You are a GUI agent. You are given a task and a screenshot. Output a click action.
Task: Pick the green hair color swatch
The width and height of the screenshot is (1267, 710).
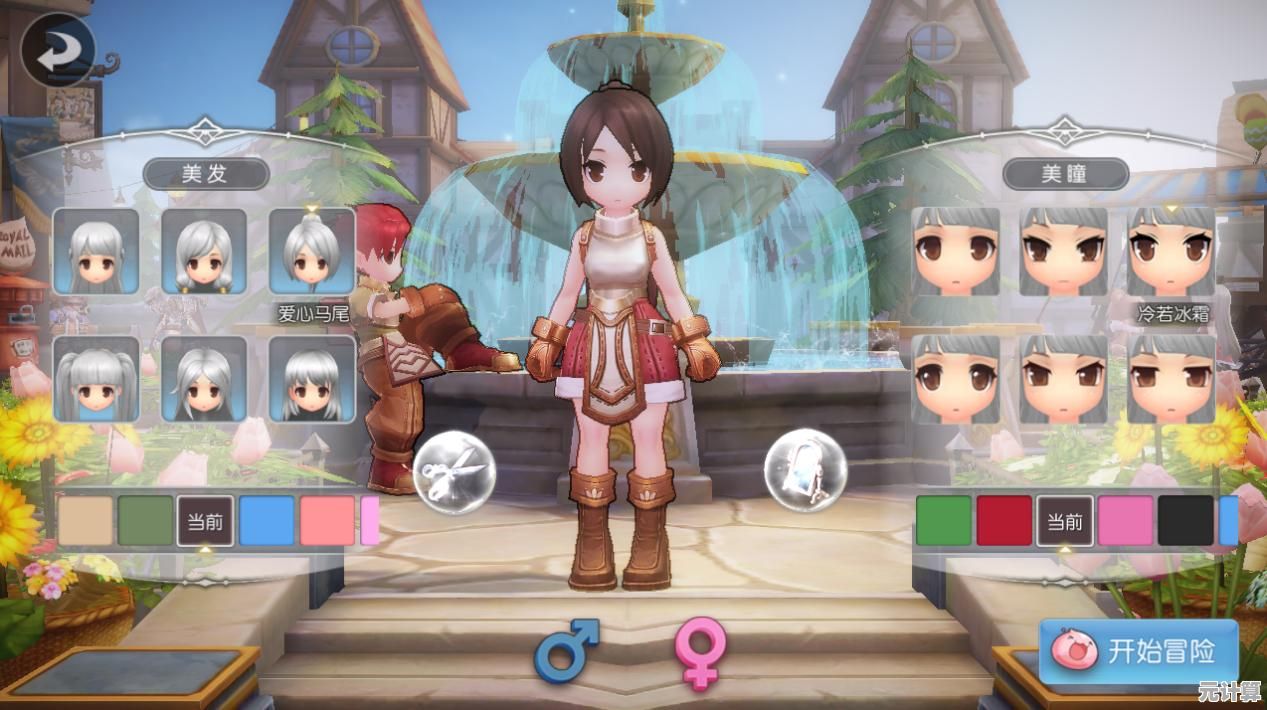(x=146, y=521)
